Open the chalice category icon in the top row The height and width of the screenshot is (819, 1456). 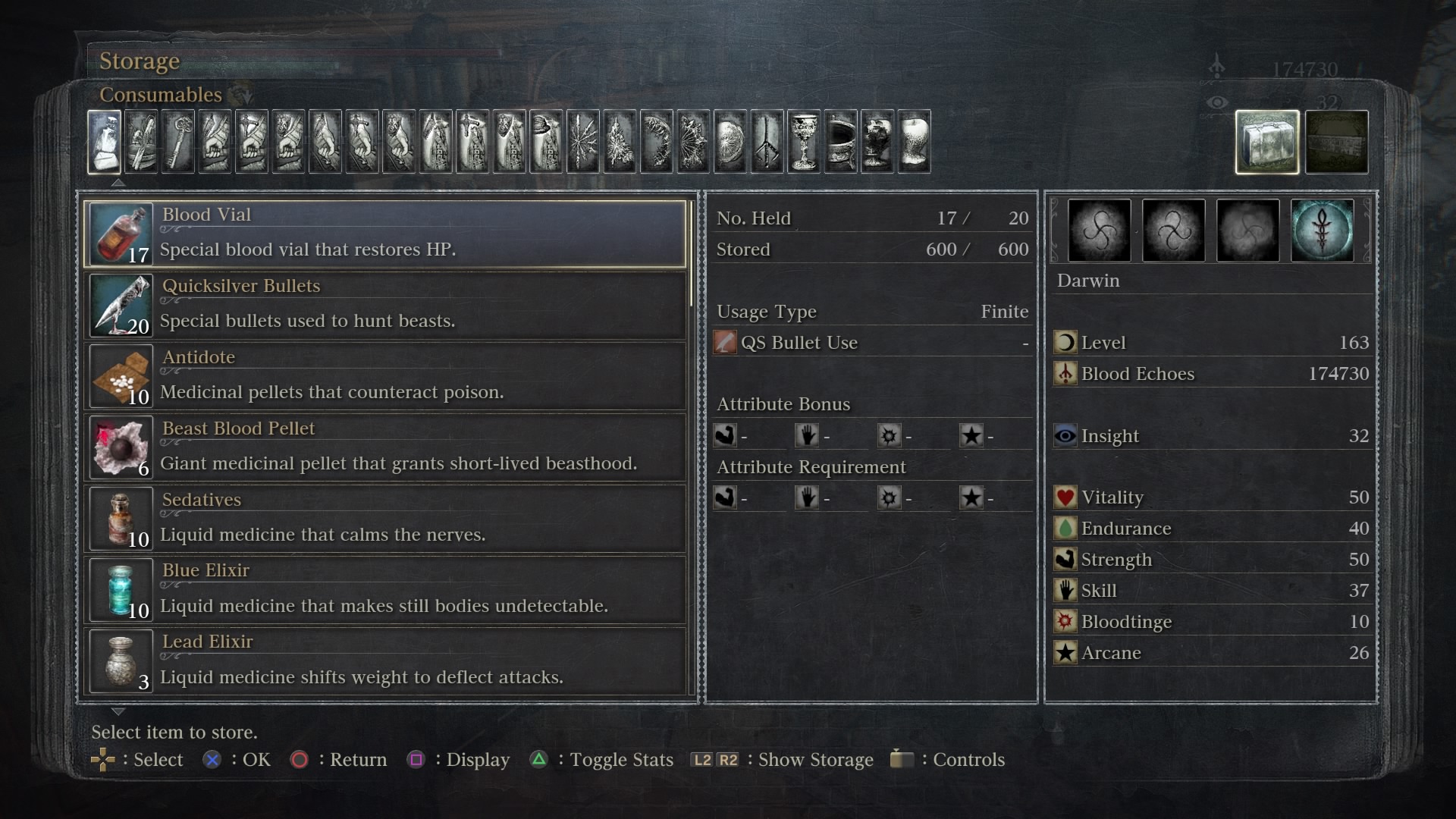pos(804,142)
